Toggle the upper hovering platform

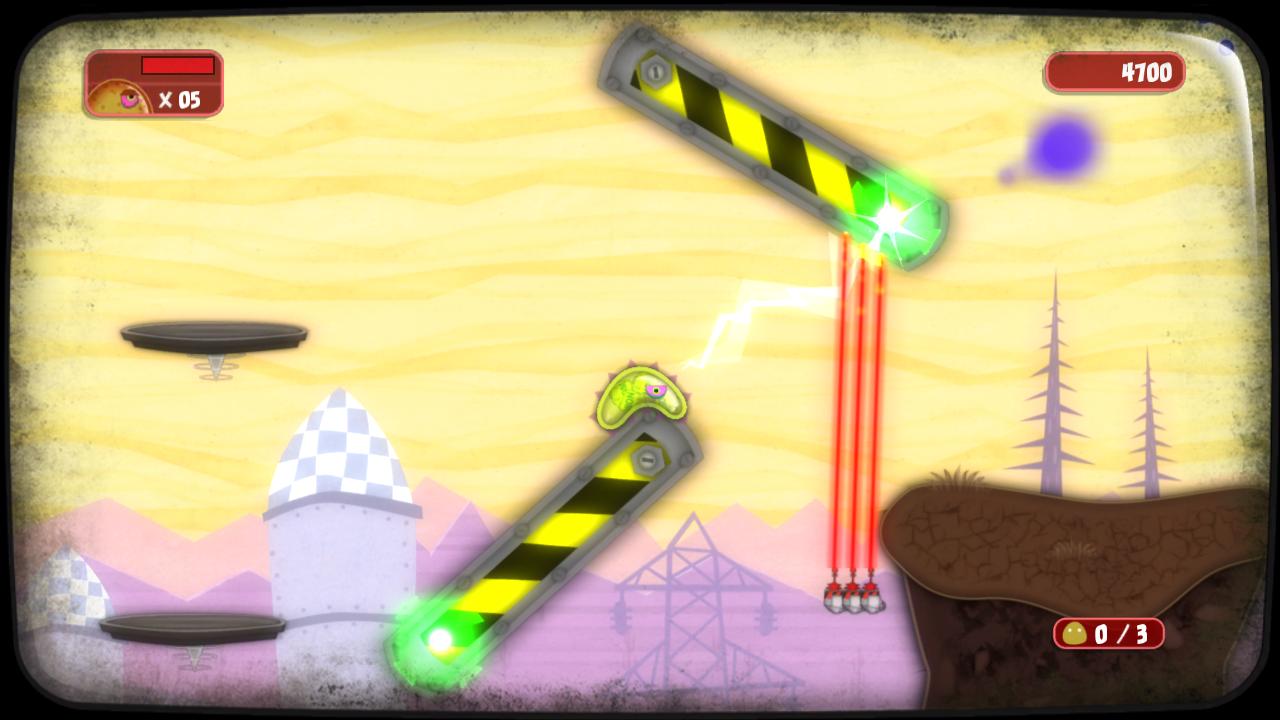click(212, 335)
